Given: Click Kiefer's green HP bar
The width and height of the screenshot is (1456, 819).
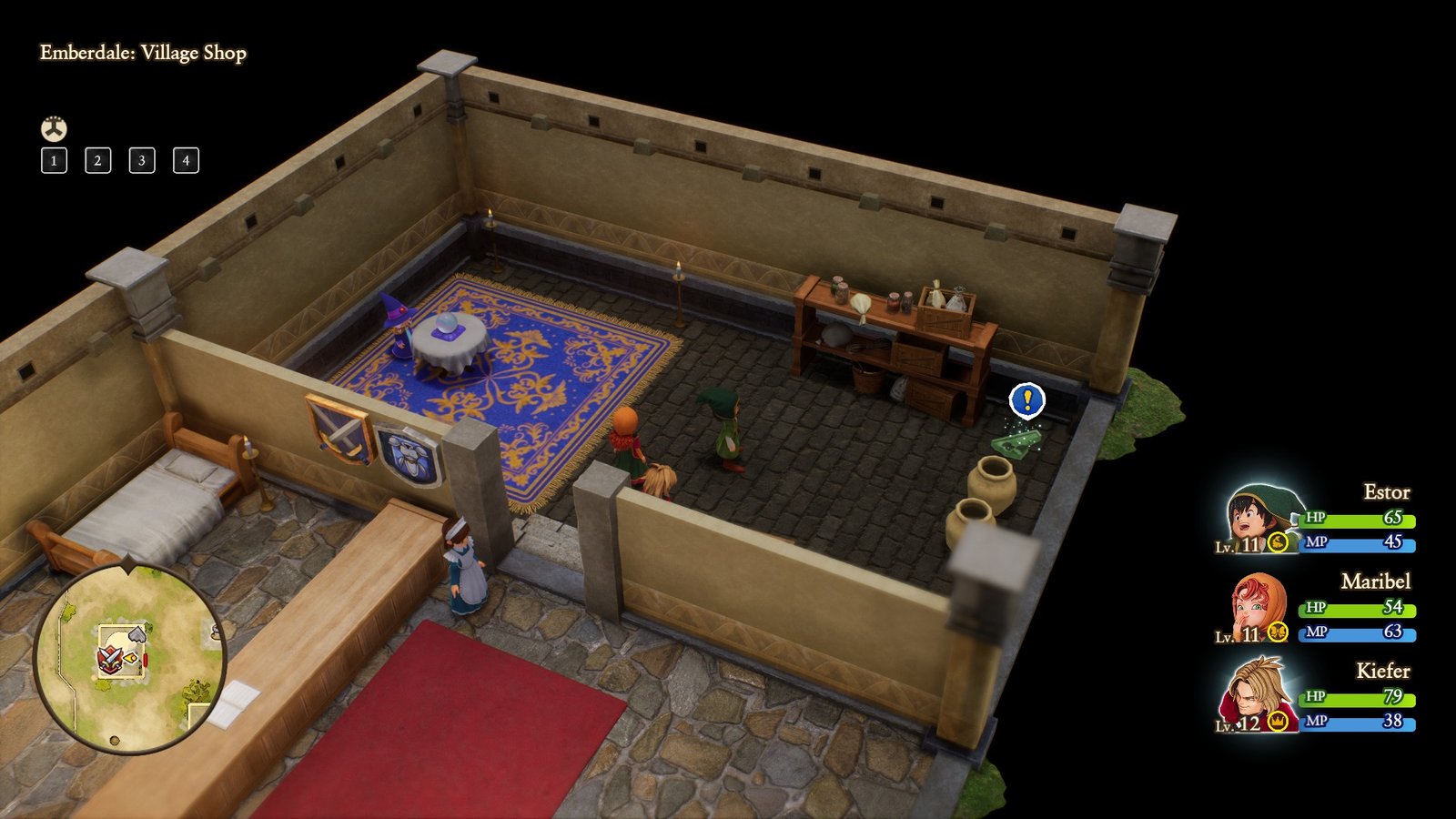Looking at the screenshot, I should coord(1356,701).
